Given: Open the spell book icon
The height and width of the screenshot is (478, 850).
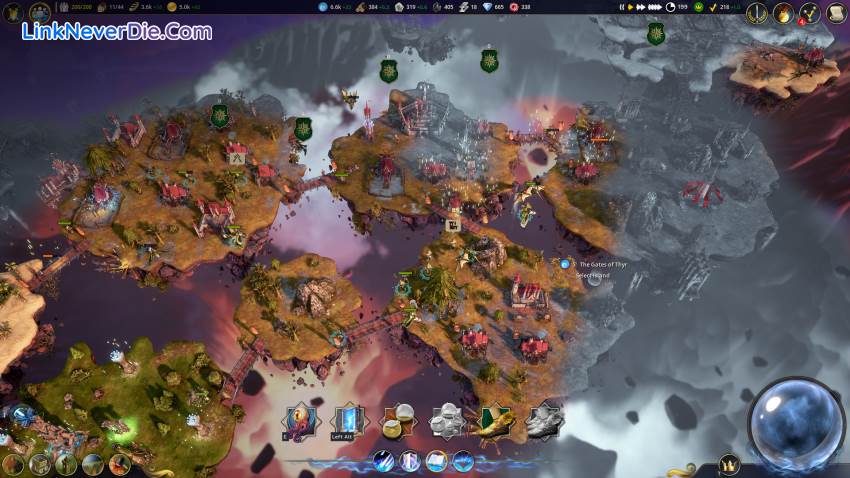Looking at the screenshot, I should point(436,461).
